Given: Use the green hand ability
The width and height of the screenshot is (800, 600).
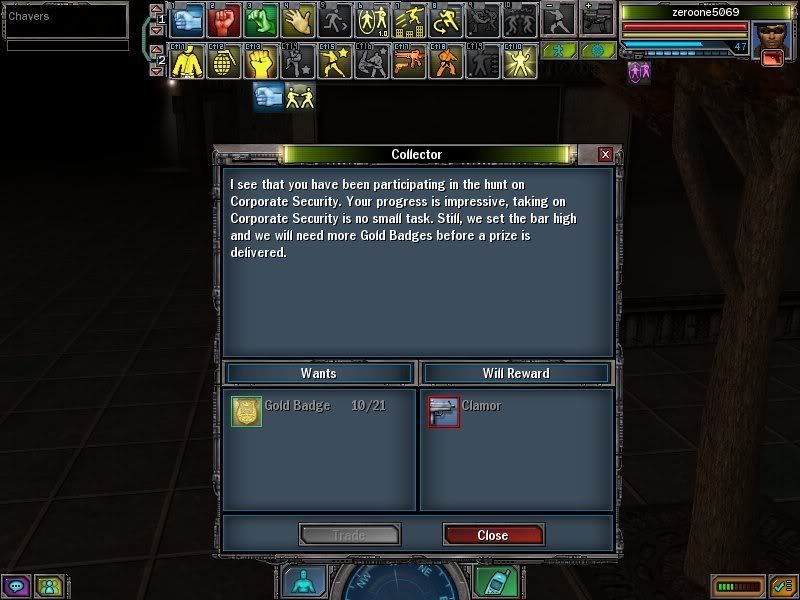Looking at the screenshot, I should point(261,19).
